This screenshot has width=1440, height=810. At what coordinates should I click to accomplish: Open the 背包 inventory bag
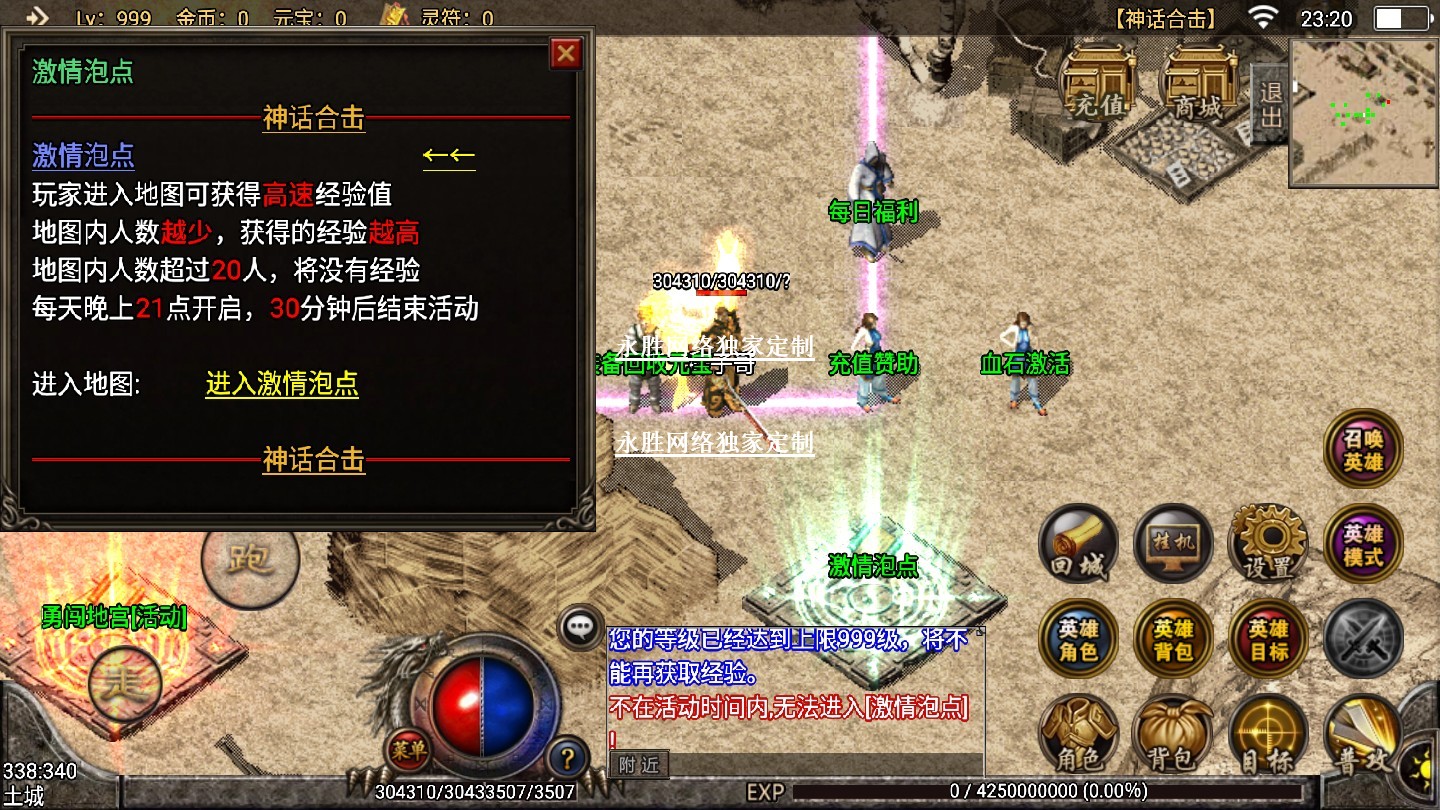(x=1174, y=735)
